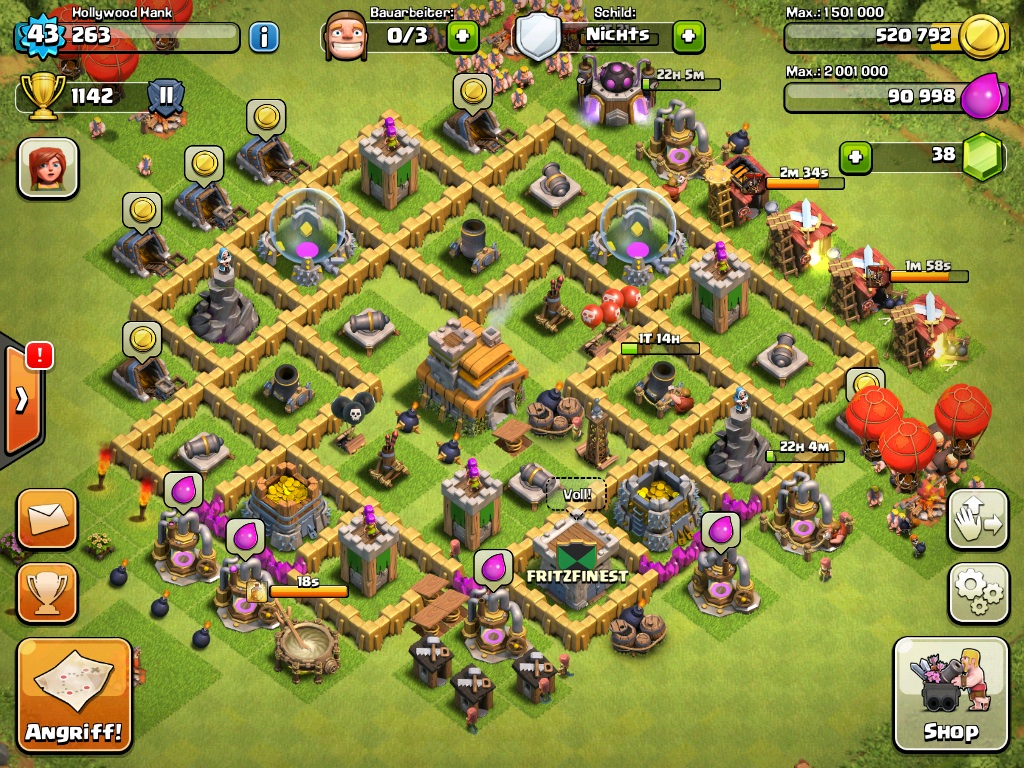
Task: Buy a shield using the plus button
Action: point(688,37)
